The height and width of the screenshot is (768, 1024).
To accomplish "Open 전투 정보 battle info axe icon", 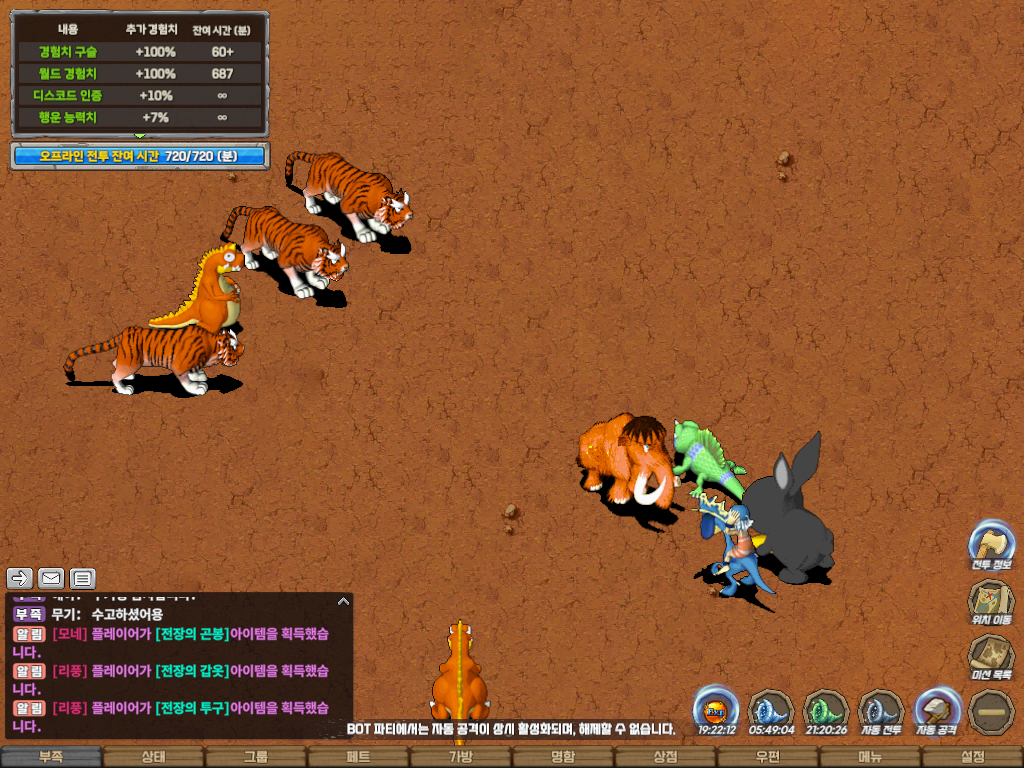I will [991, 543].
